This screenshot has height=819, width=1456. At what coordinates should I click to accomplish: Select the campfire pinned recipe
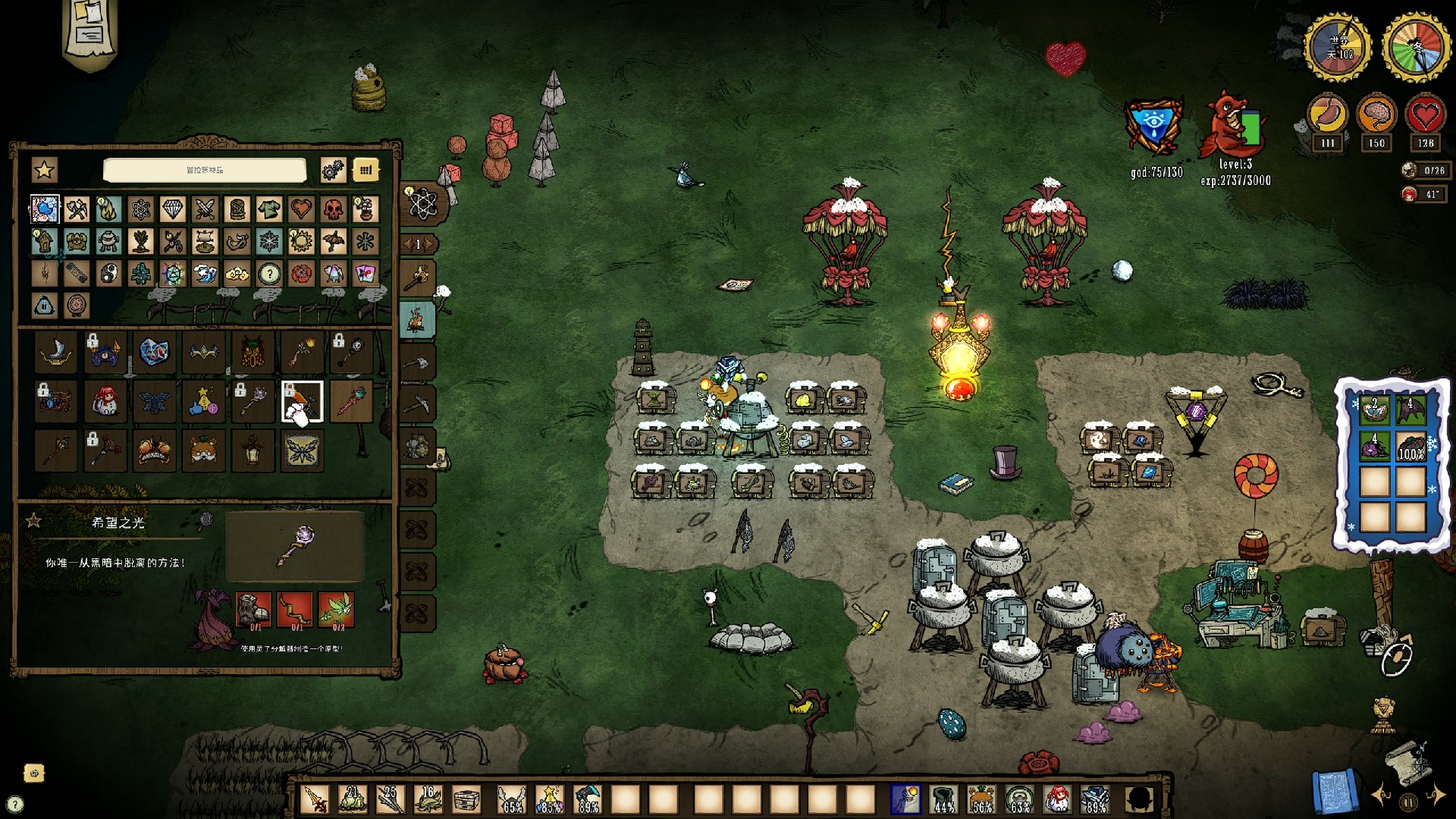pyautogui.click(x=416, y=322)
